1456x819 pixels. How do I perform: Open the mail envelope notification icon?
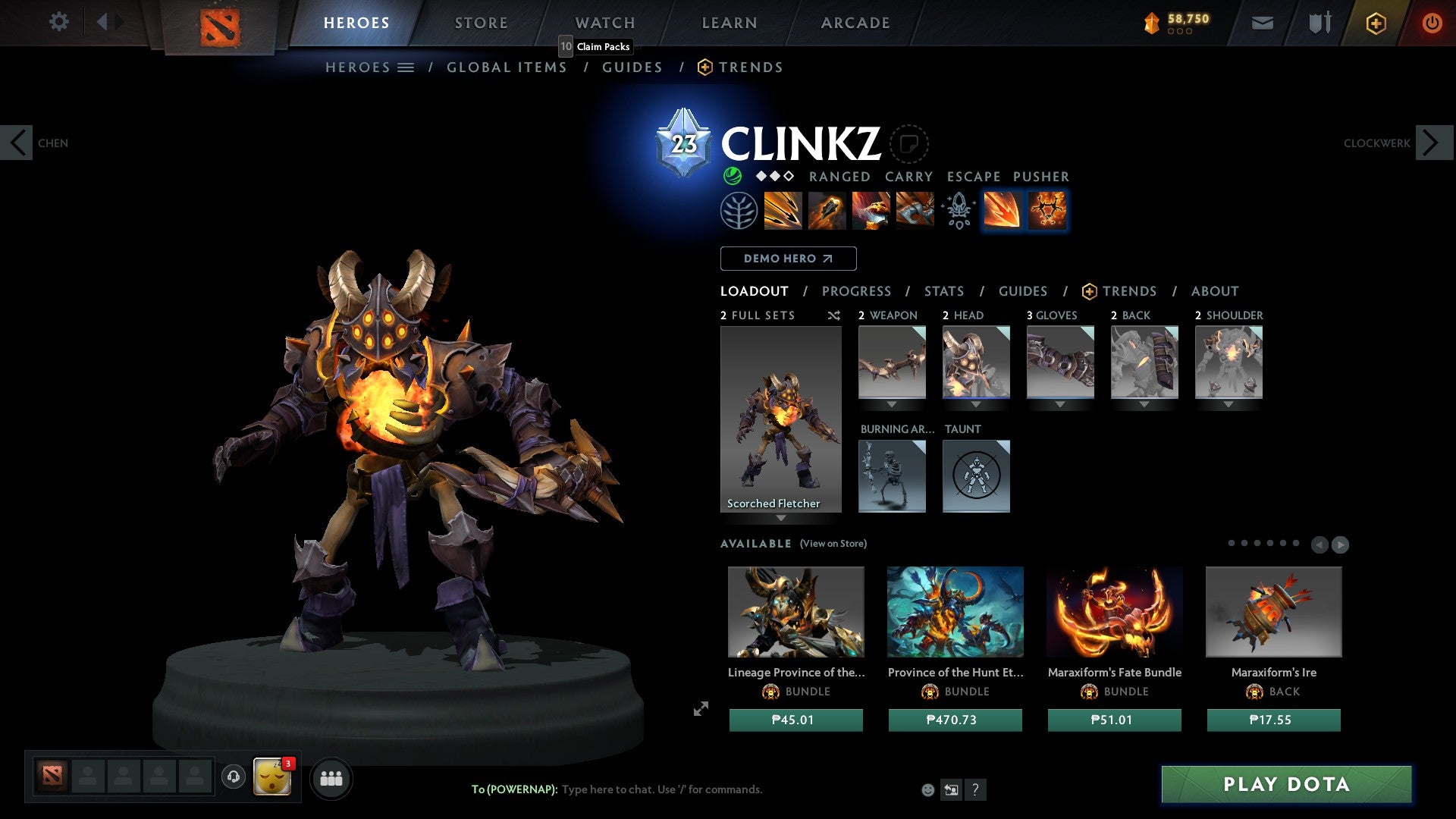tap(1263, 23)
